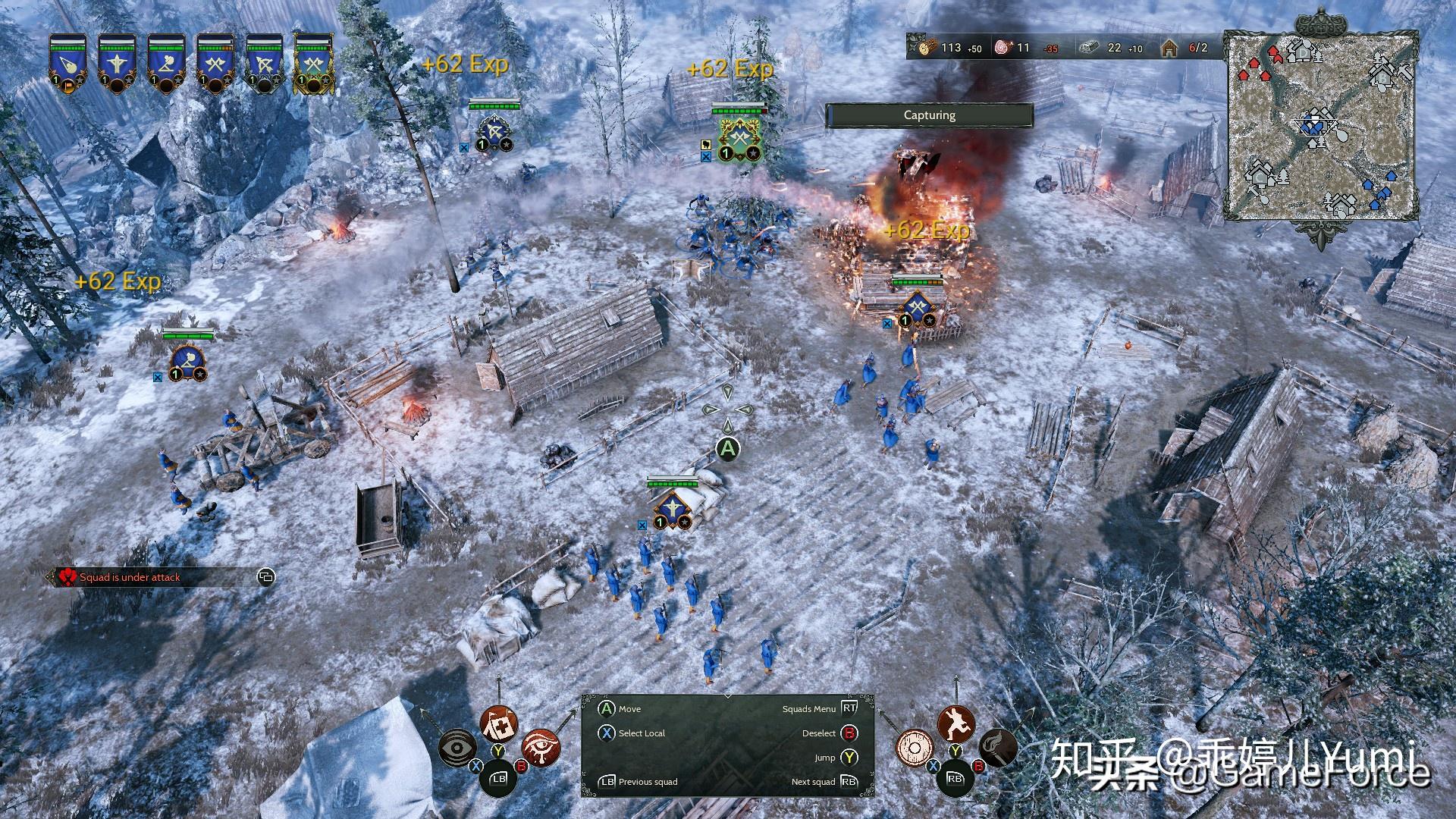Use the torch ability icon
Viewport: 1456px width, 819px height.
tap(997, 748)
